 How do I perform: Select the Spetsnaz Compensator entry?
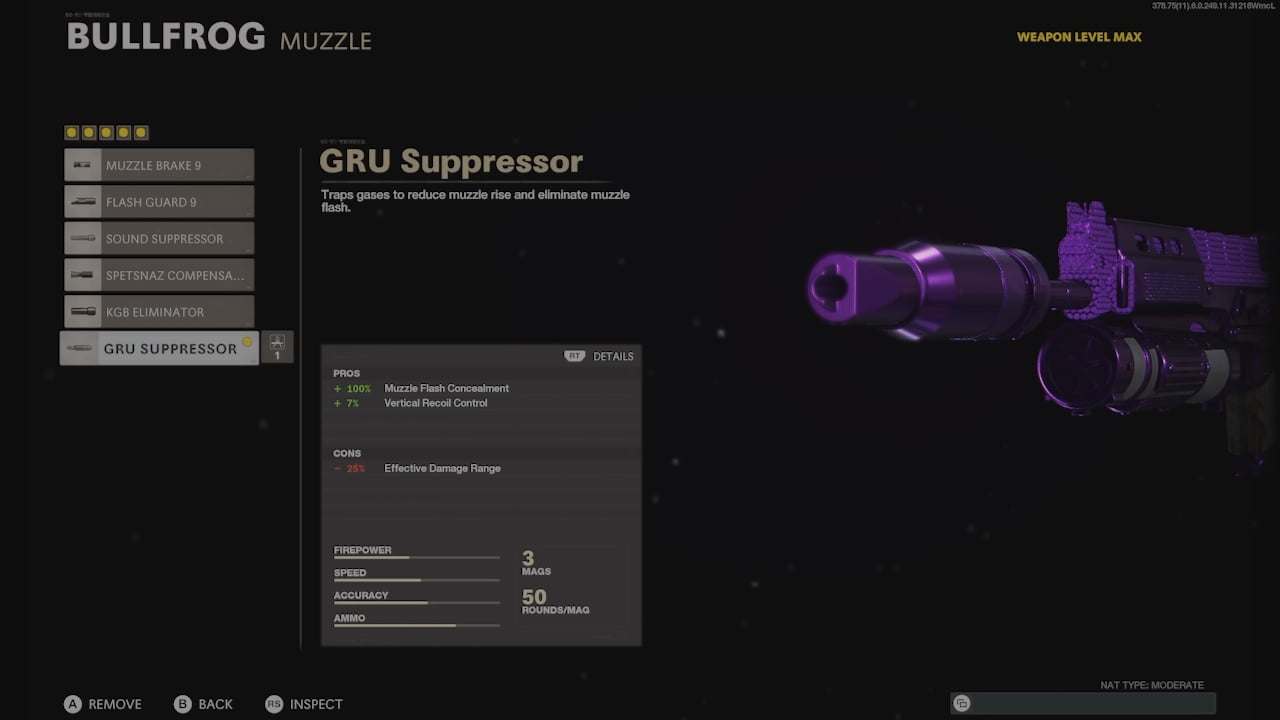(x=159, y=275)
